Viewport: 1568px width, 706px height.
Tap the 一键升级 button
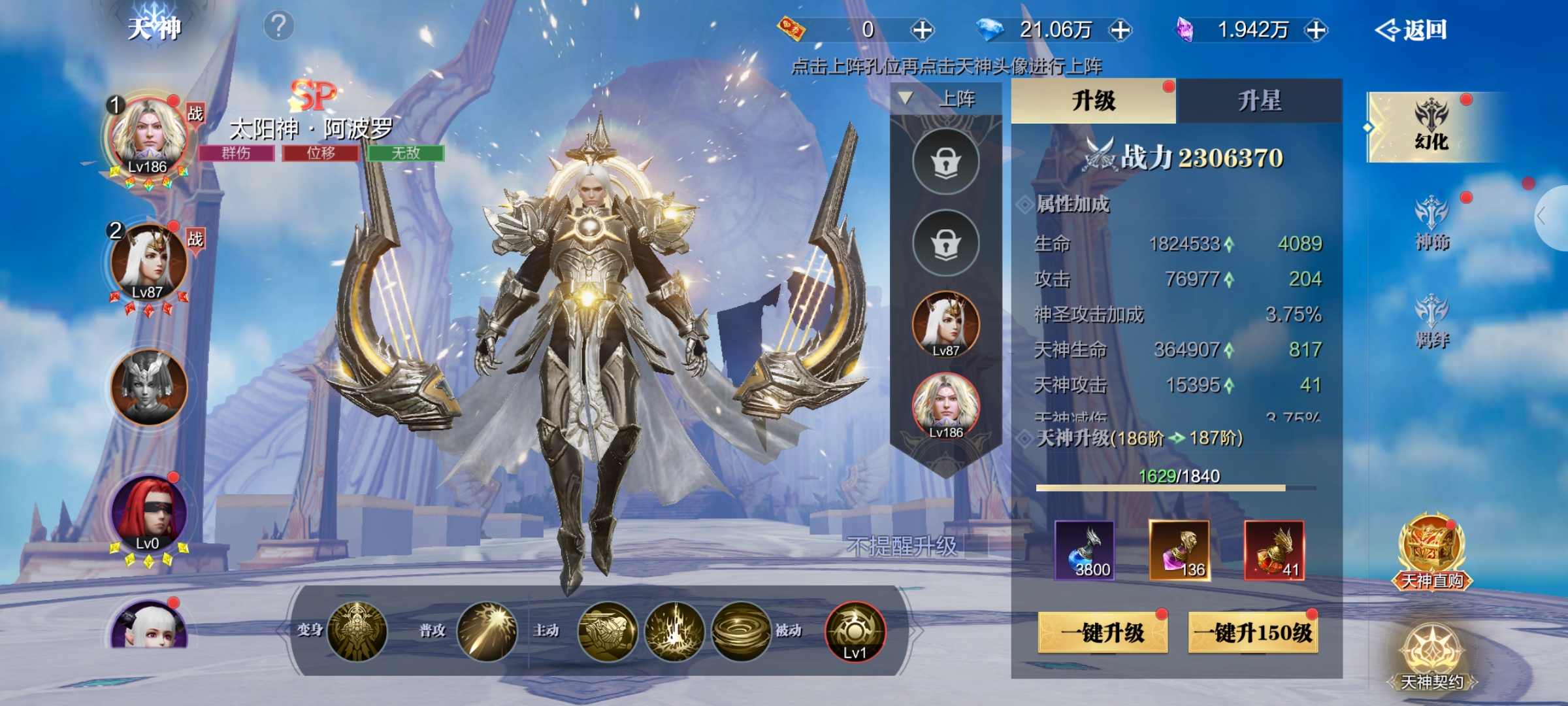pyautogui.click(x=1102, y=632)
